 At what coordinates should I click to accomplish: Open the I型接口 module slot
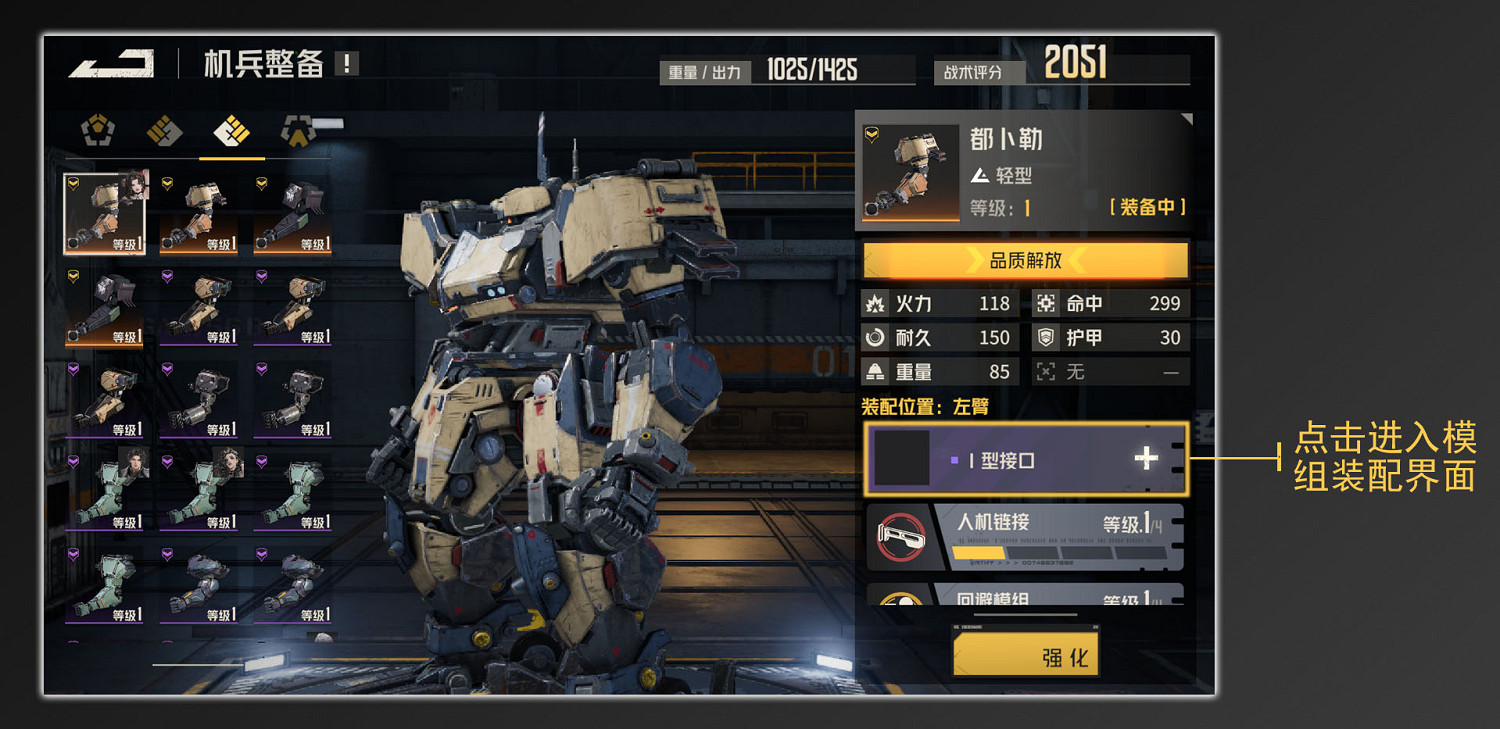click(1025, 459)
